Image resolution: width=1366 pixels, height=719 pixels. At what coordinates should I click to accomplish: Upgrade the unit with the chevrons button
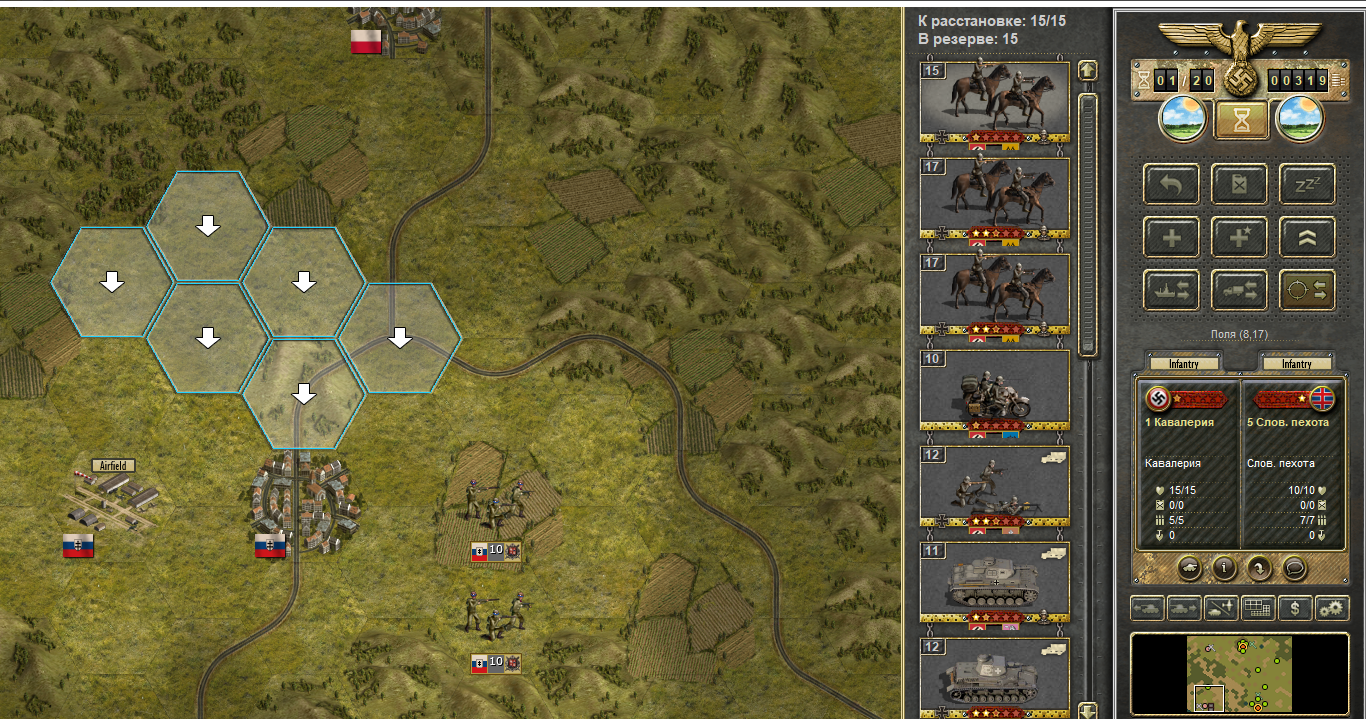pos(1308,237)
